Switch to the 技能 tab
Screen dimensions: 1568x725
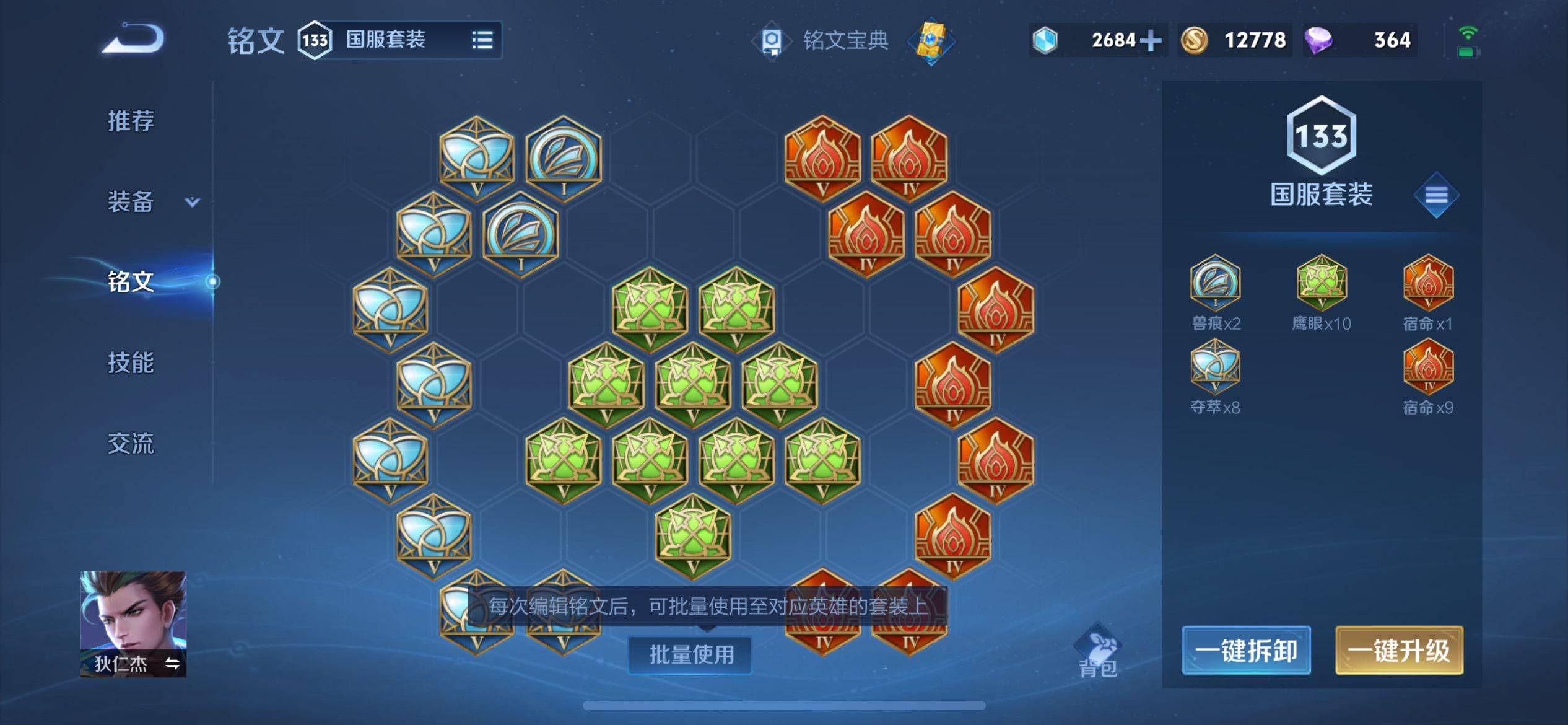click(131, 362)
